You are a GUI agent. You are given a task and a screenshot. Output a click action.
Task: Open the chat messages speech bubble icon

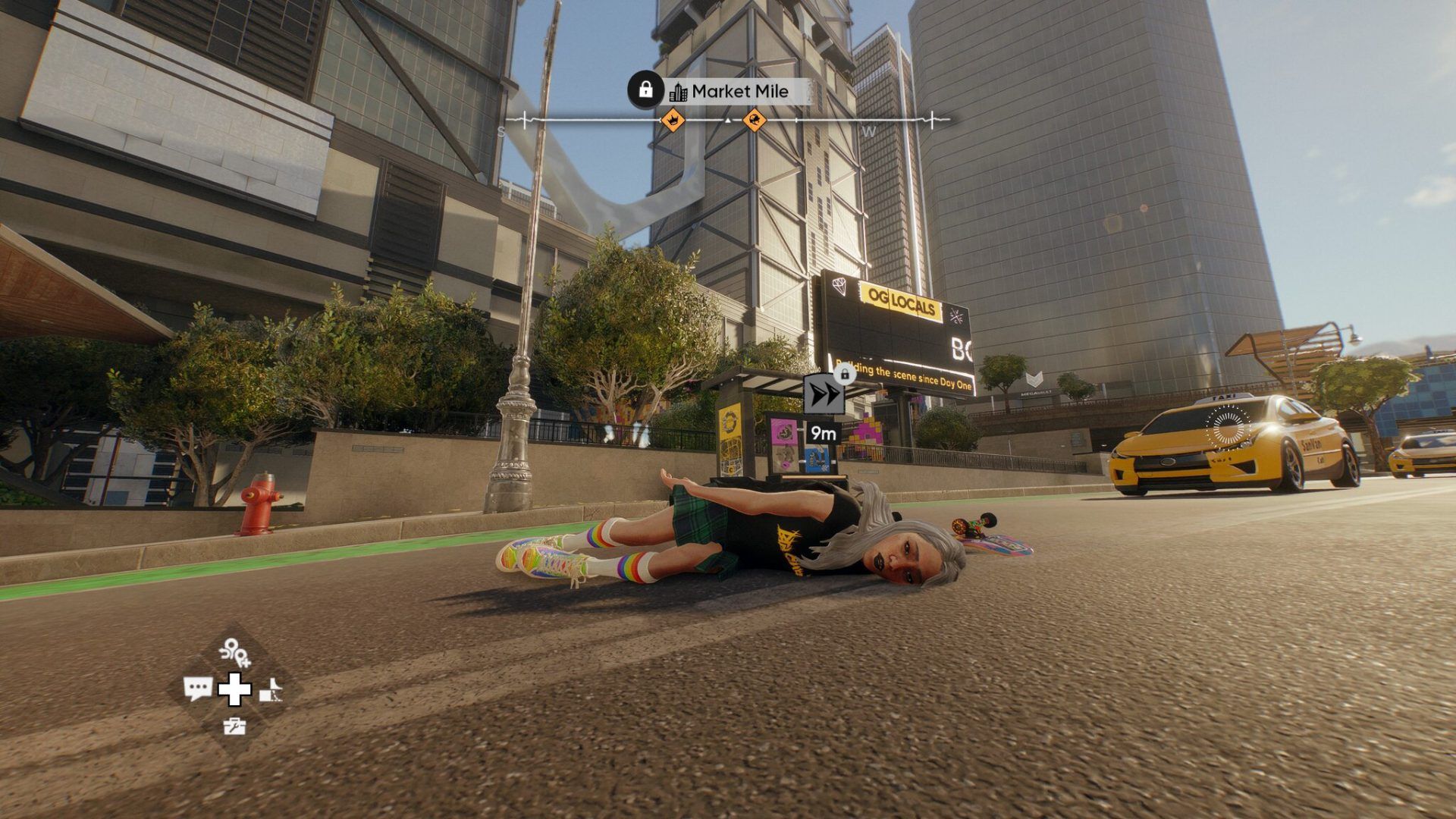[198, 688]
